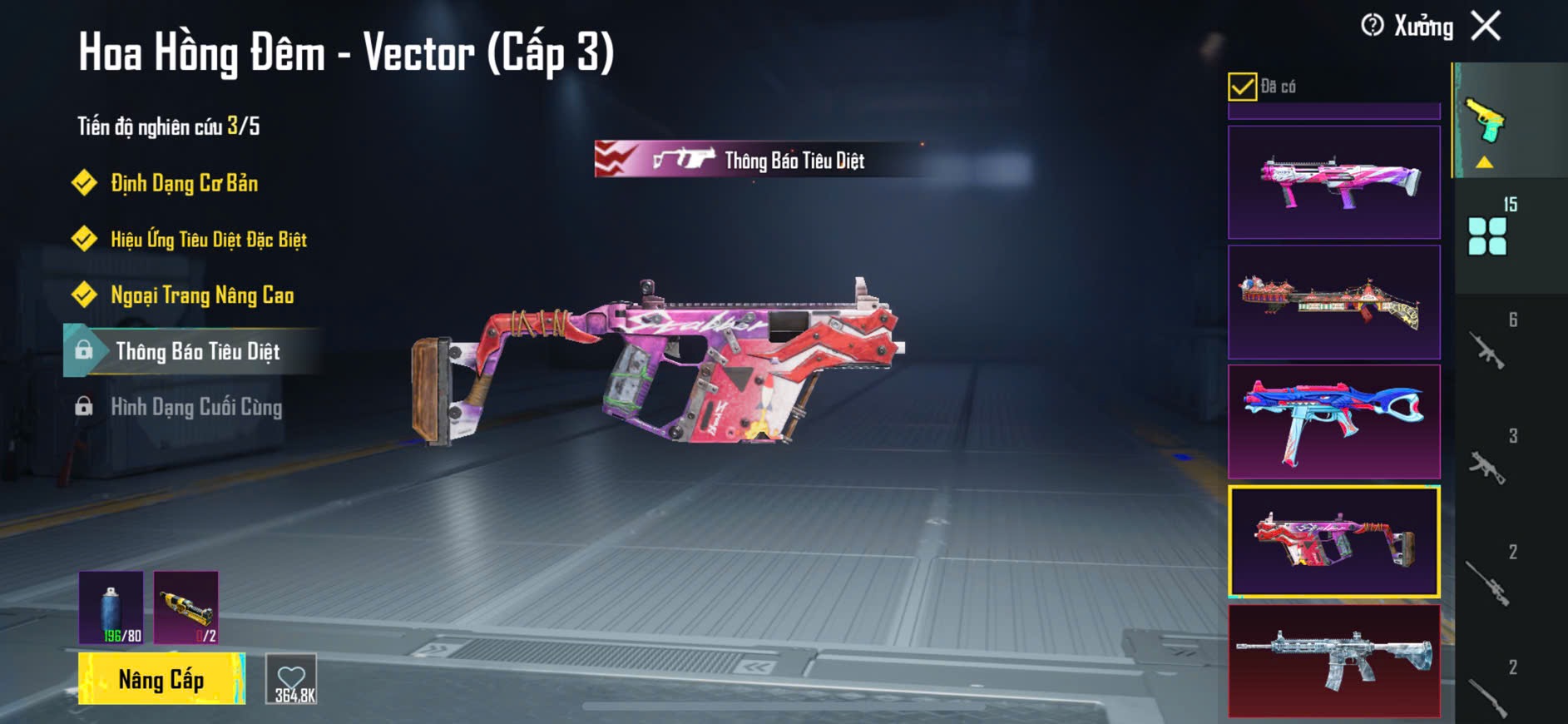Pick the blue and red SMG skin thumbnail
This screenshot has width=1568, height=724.
pyautogui.click(x=1333, y=422)
